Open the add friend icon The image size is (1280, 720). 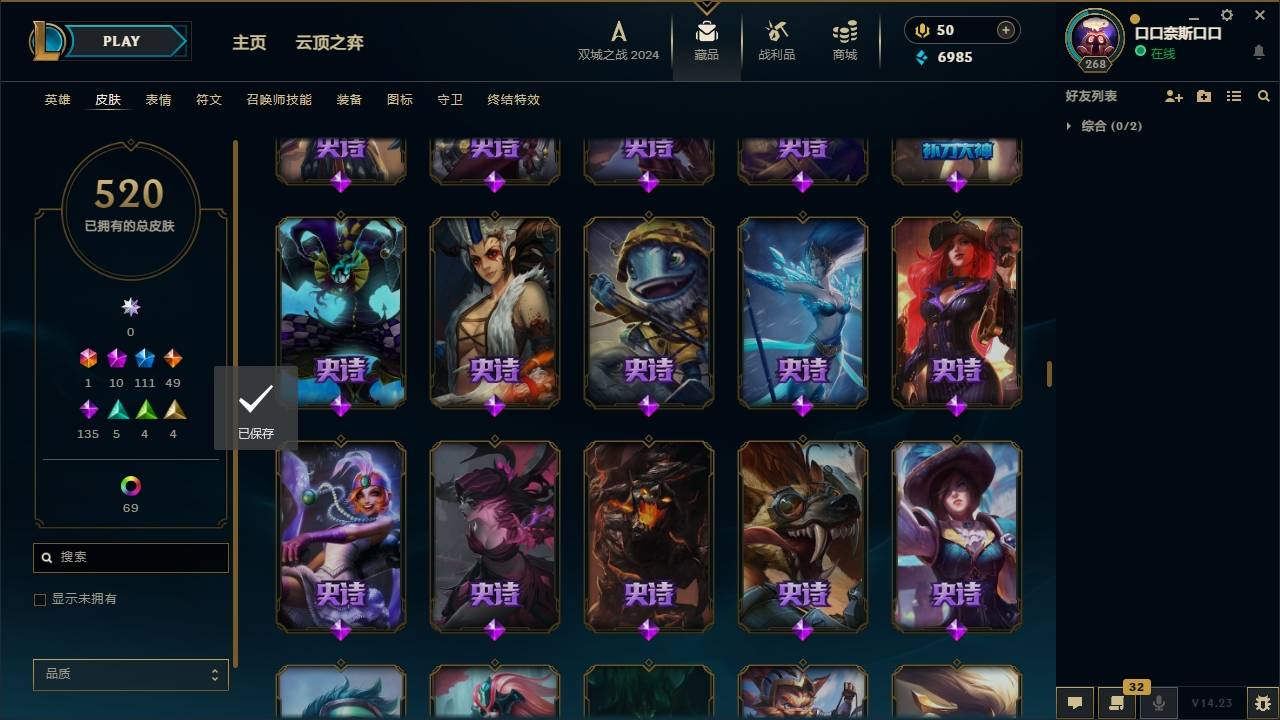point(1174,96)
